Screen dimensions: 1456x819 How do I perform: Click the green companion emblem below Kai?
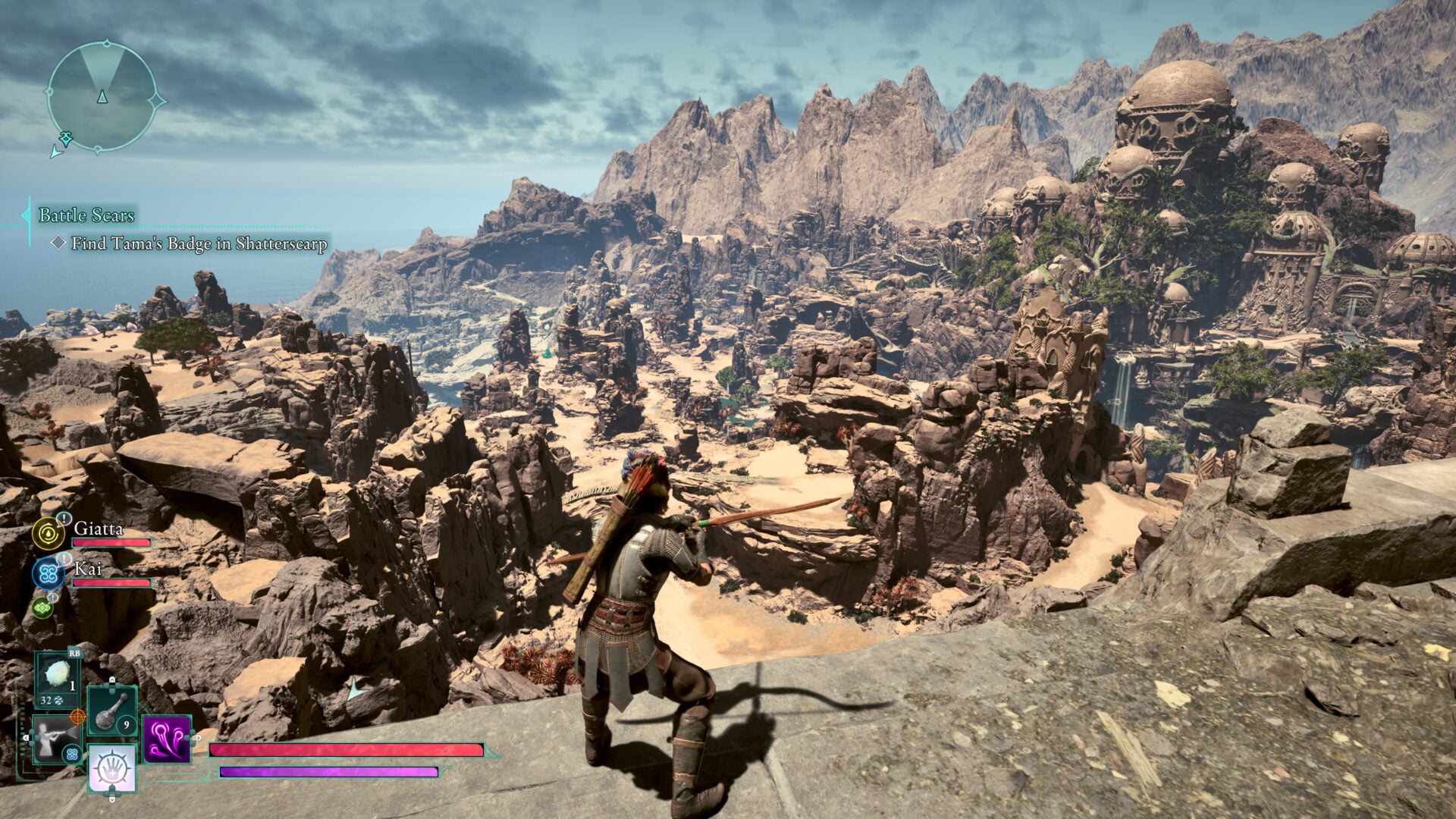point(42,607)
